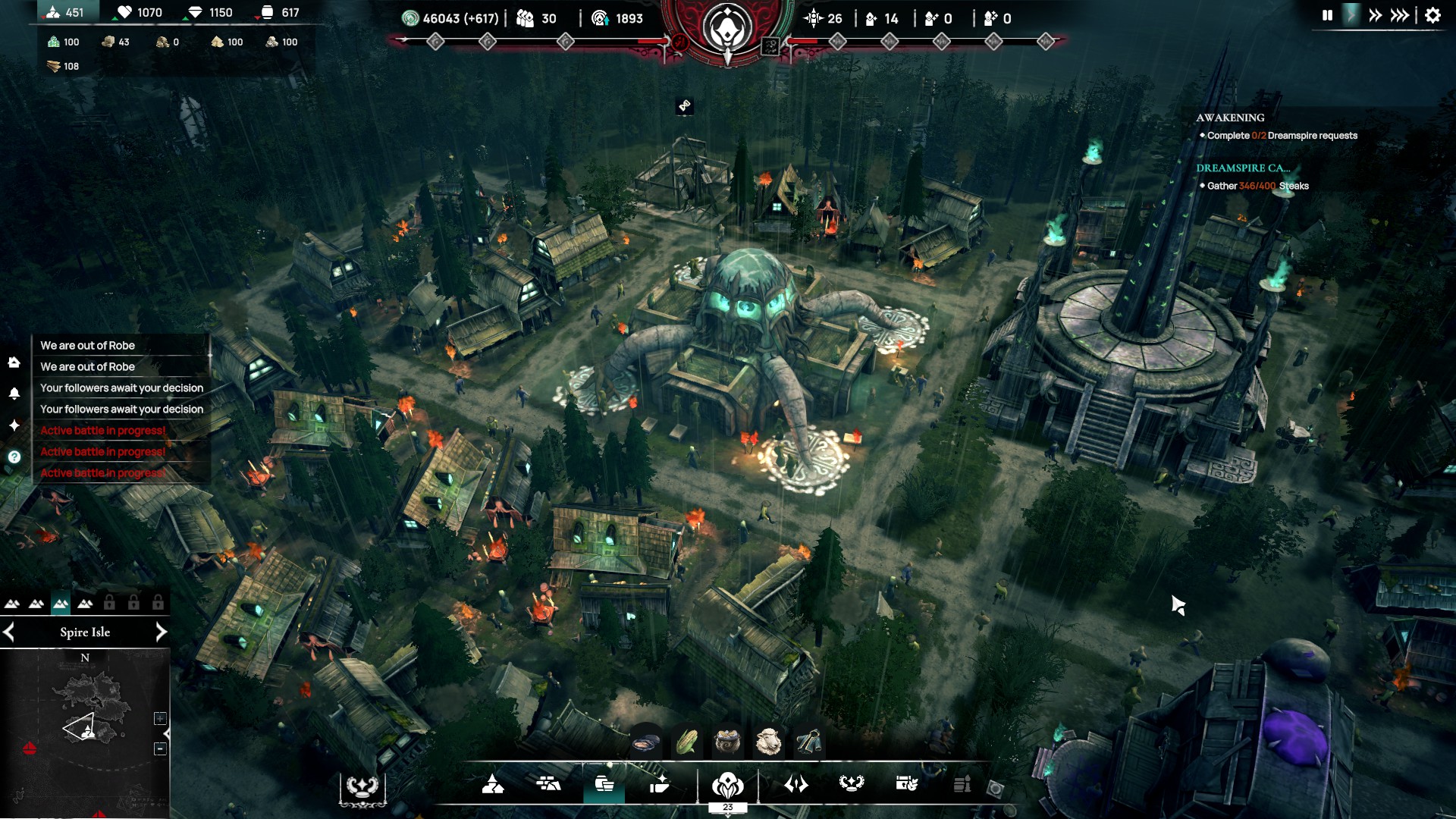
Task: Open the first 'Your followers await your decision' alert
Action: click(x=121, y=388)
